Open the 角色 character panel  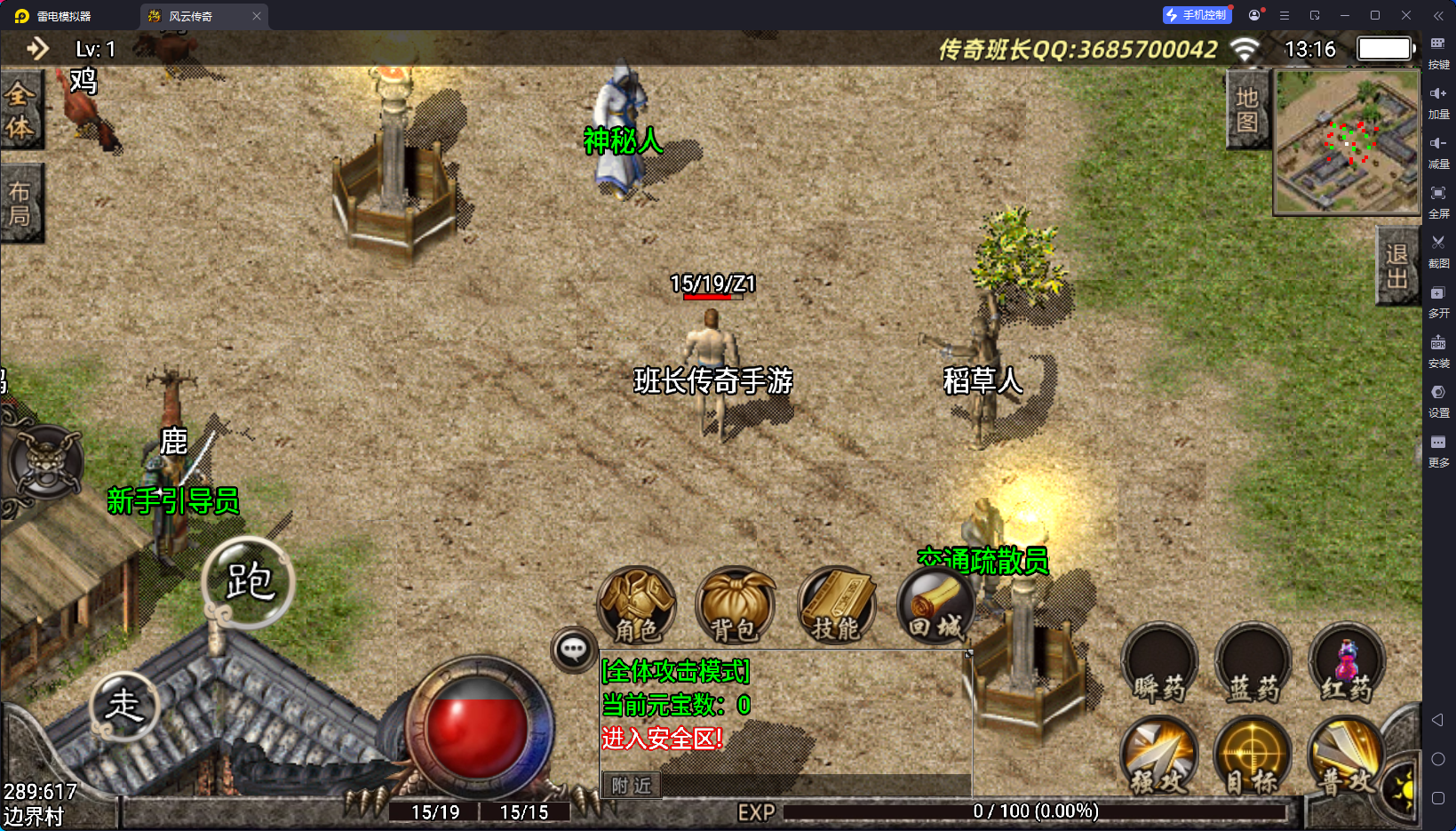637,606
